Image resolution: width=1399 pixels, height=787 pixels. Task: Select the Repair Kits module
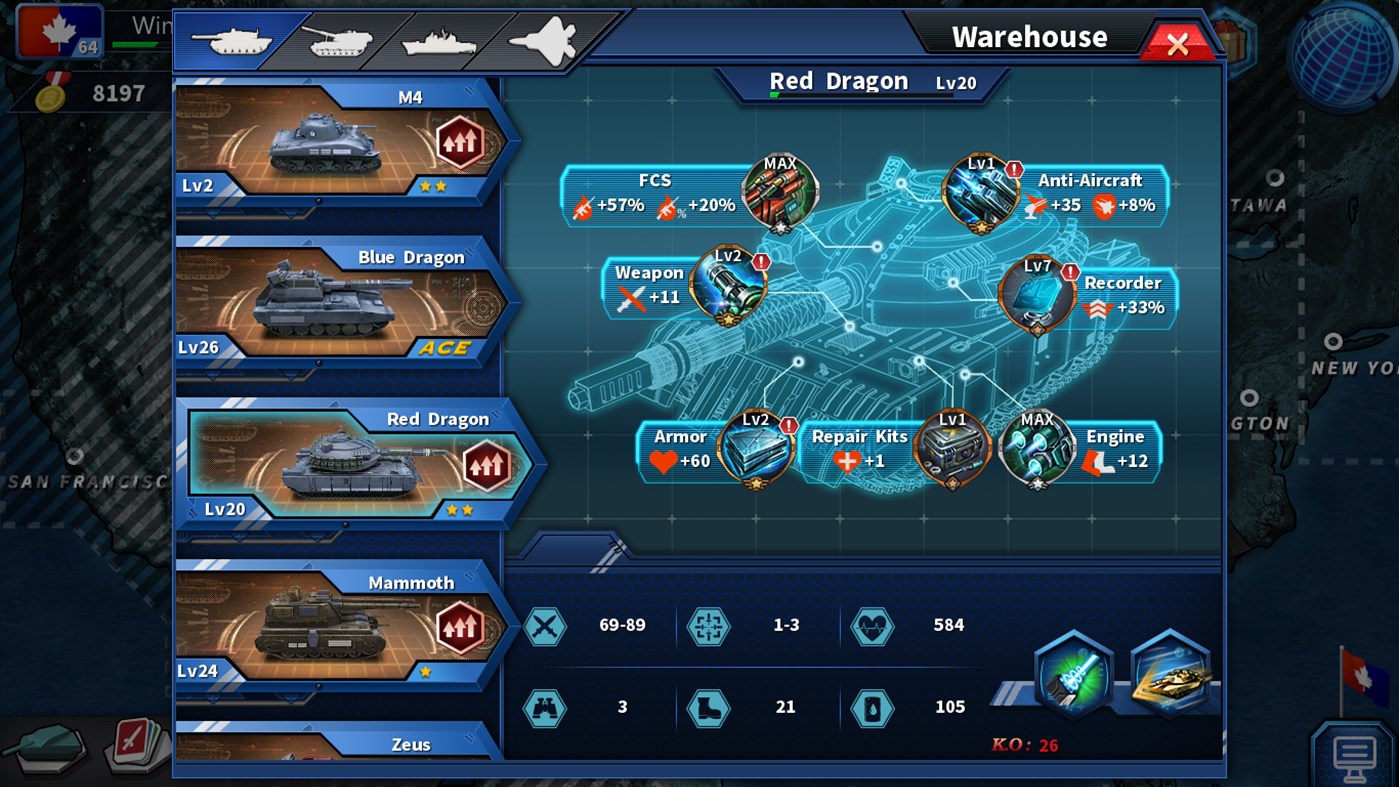click(952, 450)
